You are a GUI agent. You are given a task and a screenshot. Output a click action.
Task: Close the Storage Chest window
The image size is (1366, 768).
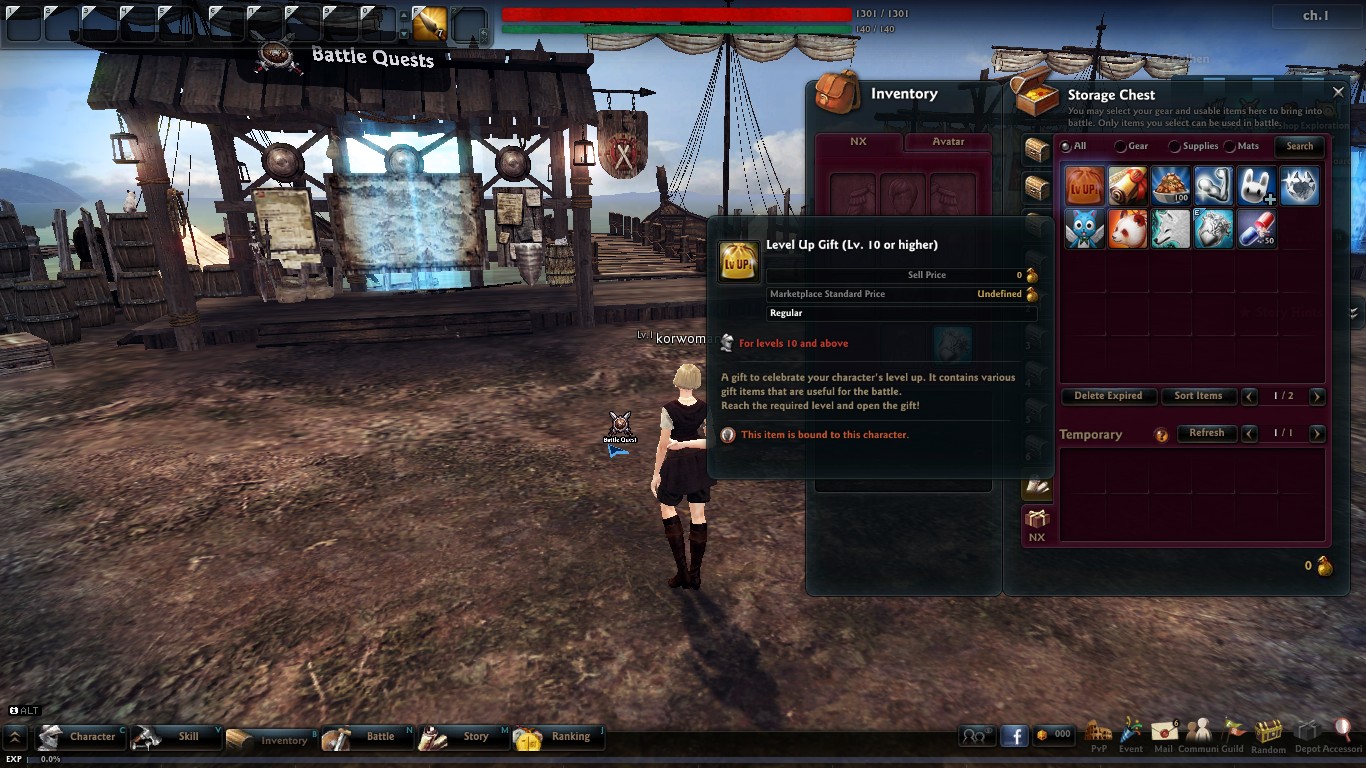tap(1338, 92)
